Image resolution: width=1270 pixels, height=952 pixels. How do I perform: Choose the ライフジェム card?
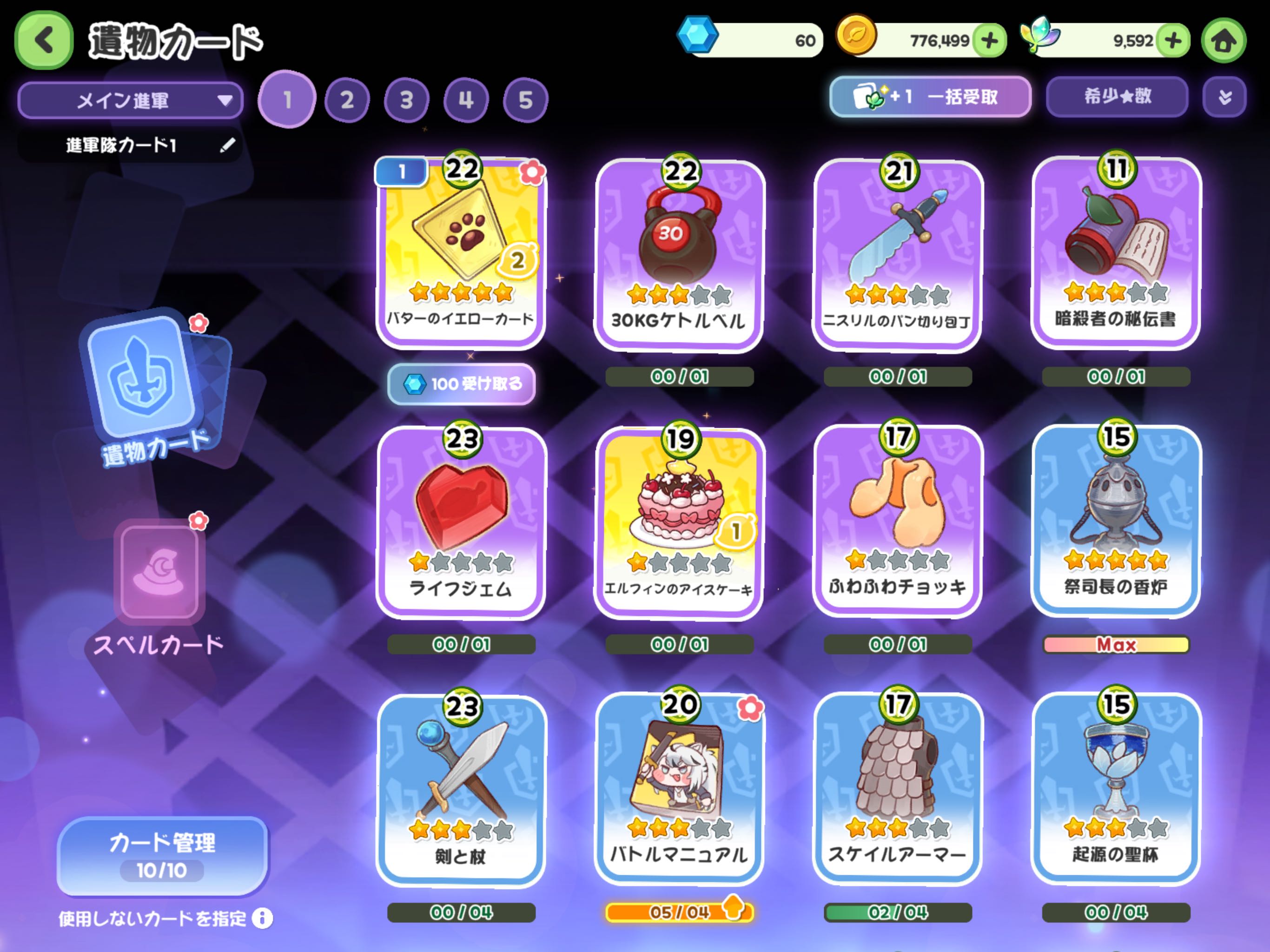click(x=461, y=522)
